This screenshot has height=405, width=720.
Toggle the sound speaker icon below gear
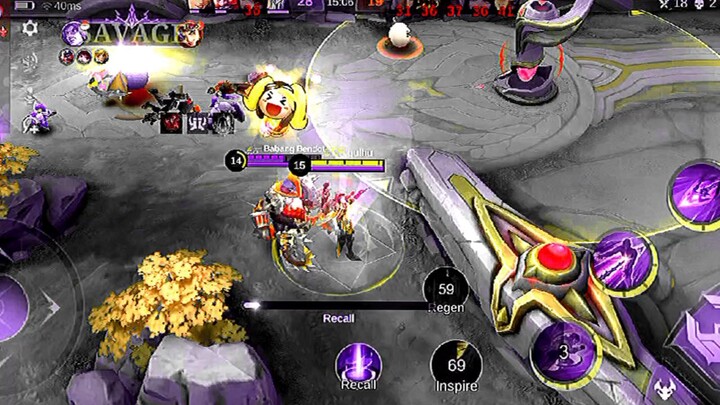pyautogui.click(x=30, y=60)
